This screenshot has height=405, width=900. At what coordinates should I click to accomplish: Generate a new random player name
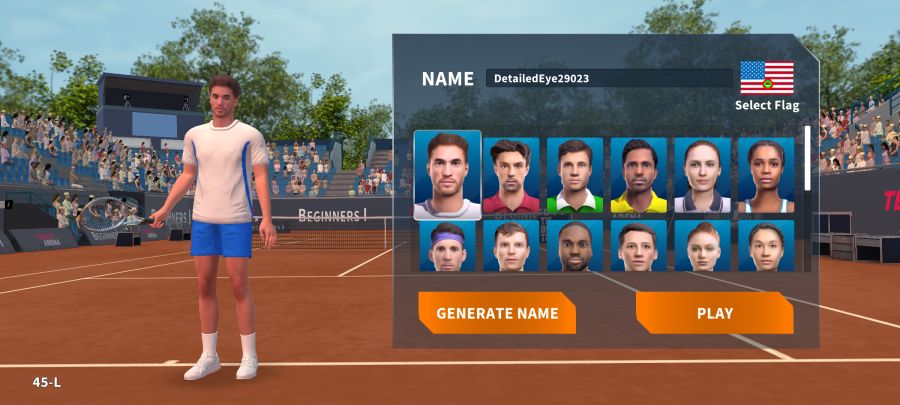click(497, 313)
